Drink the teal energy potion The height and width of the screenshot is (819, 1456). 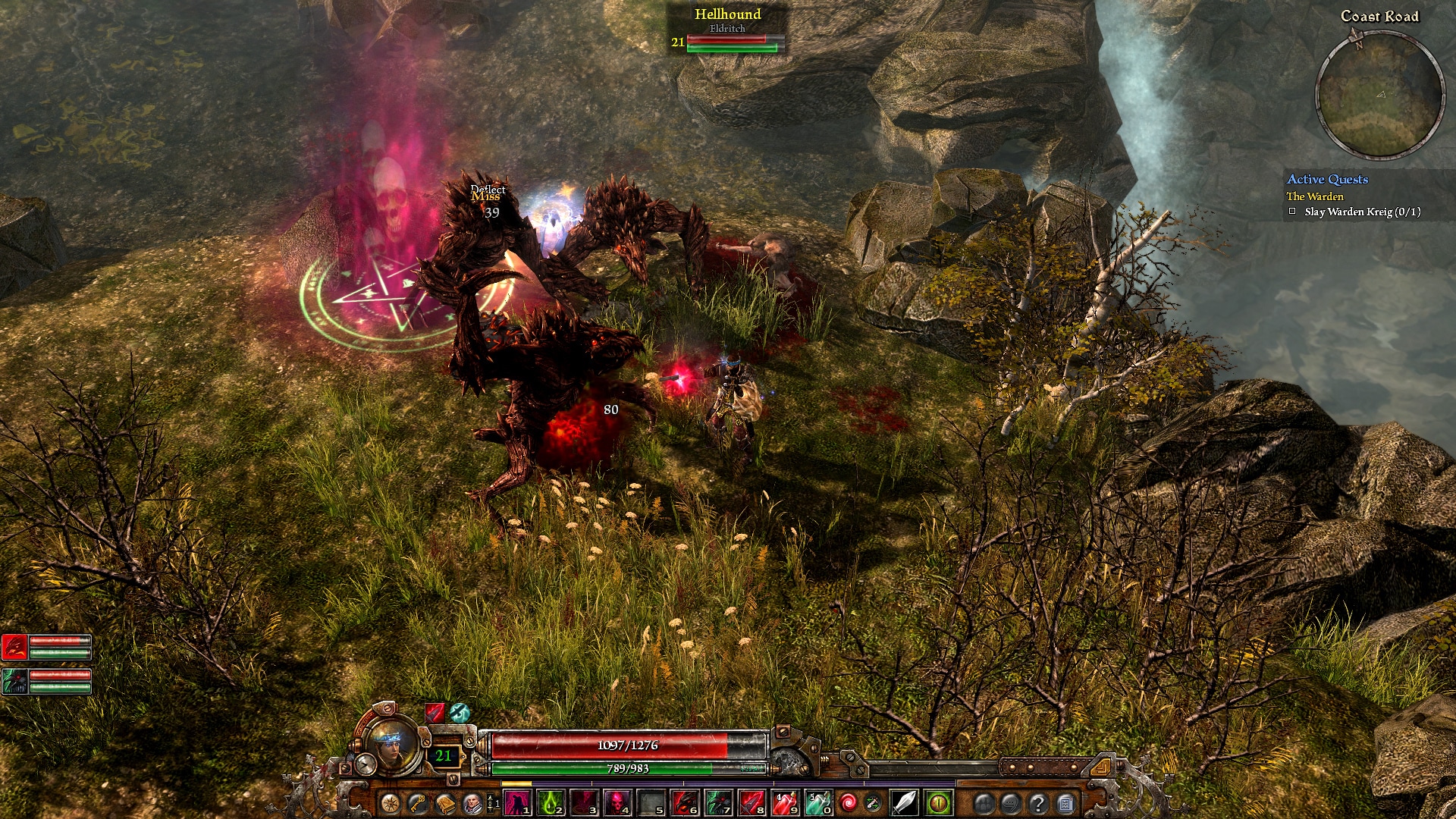pos(817,802)
